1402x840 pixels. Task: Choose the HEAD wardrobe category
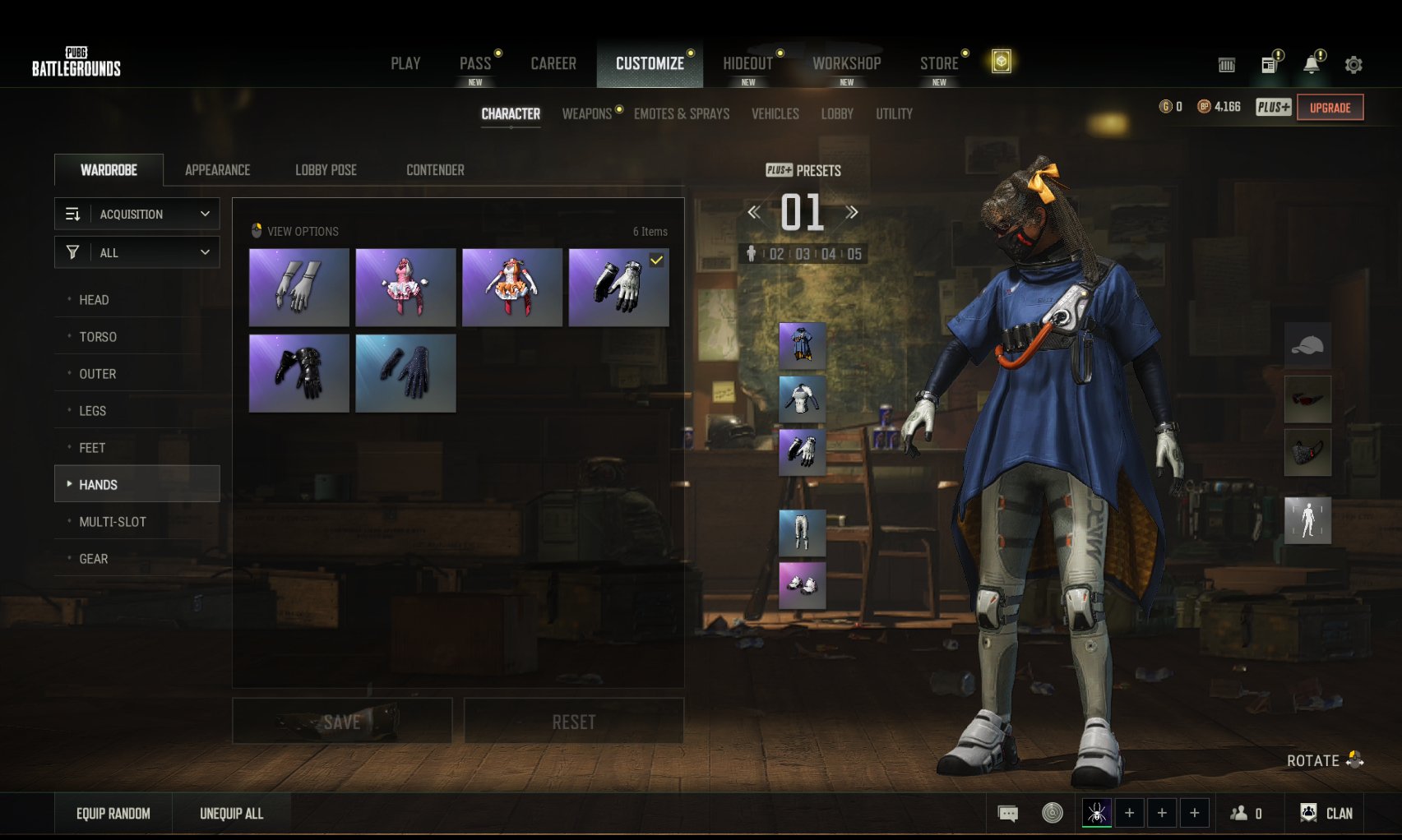click(x=94, y=300)
